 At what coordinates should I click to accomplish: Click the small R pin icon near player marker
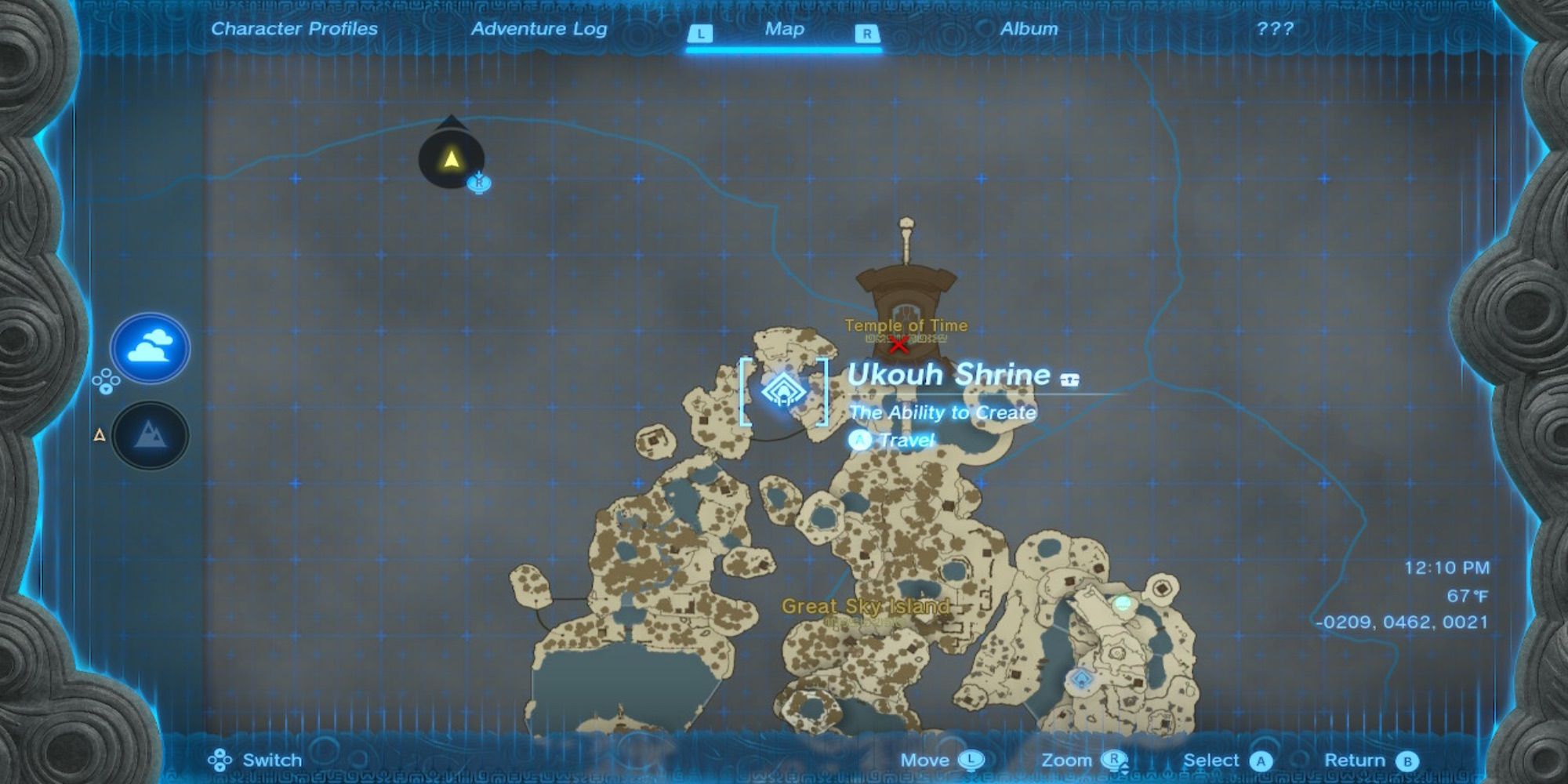click(479, 184)
